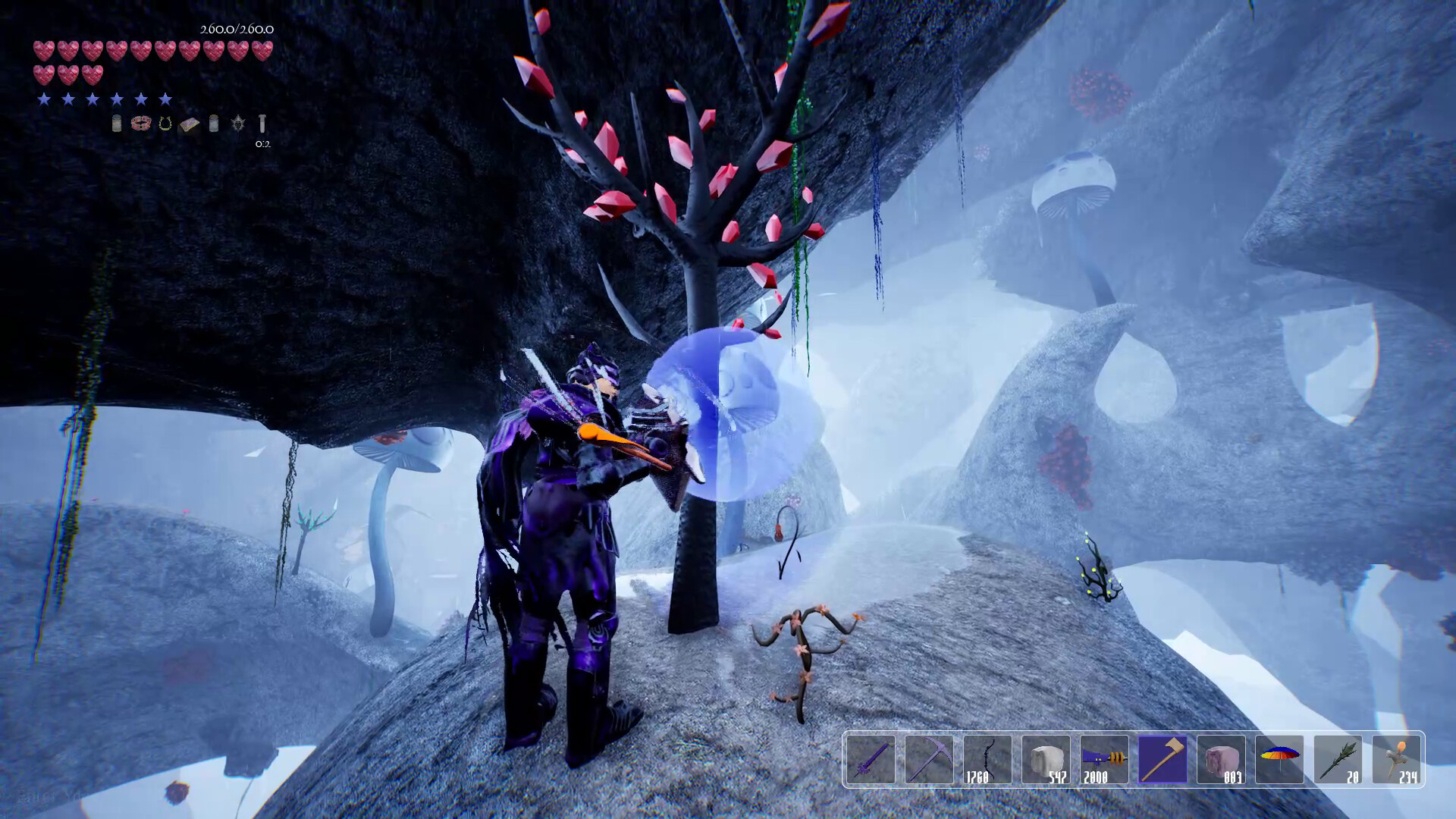
Task: Select the last hotbar slot with 234 count
Action: point(1396,759)
